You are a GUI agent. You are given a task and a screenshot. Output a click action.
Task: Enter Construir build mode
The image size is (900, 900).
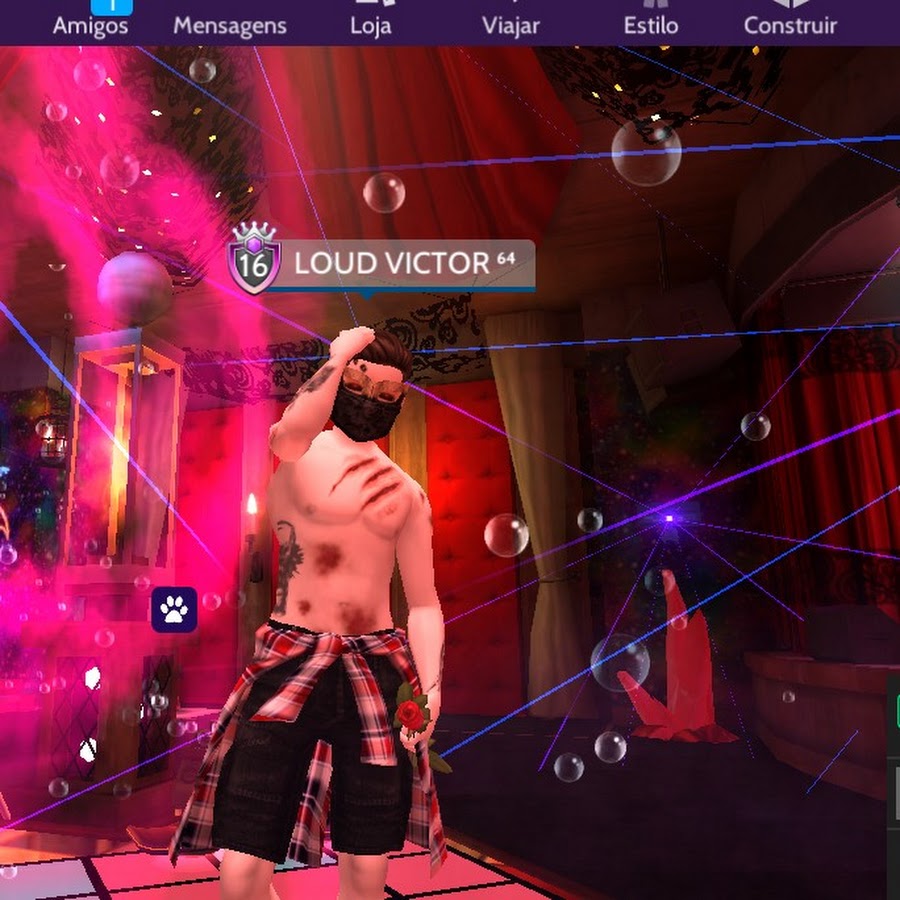tap(790, 20)
